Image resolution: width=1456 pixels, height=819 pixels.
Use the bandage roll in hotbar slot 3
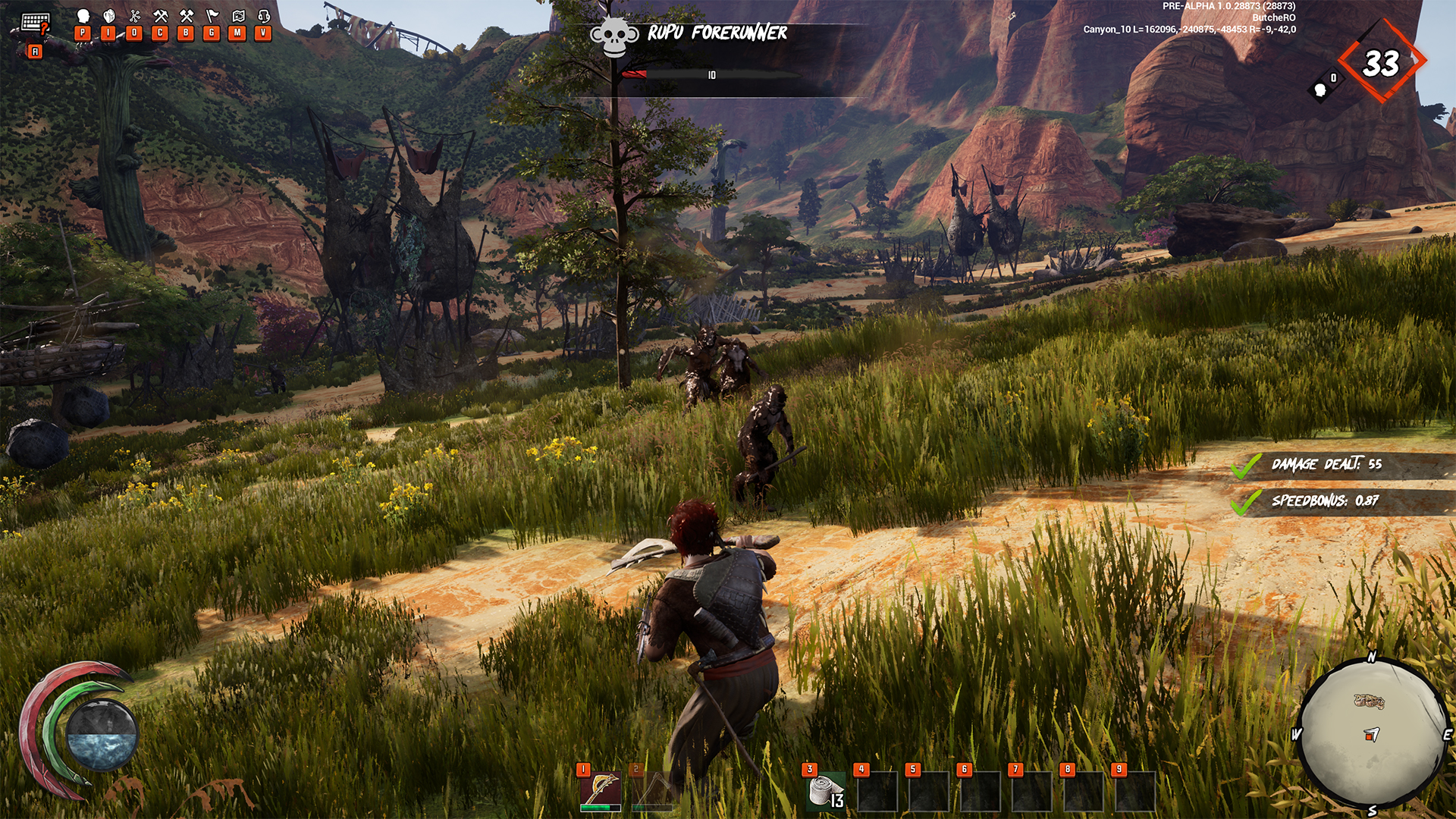tap(825, 792)
